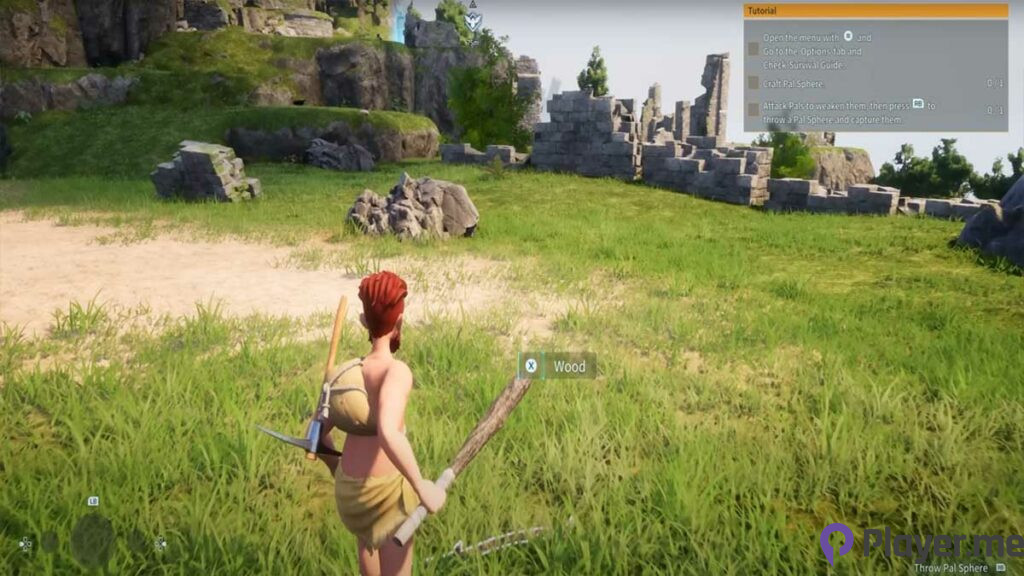
Task: Toggle the Attack Pals capture objective checkbox
Action: point(752,110)
